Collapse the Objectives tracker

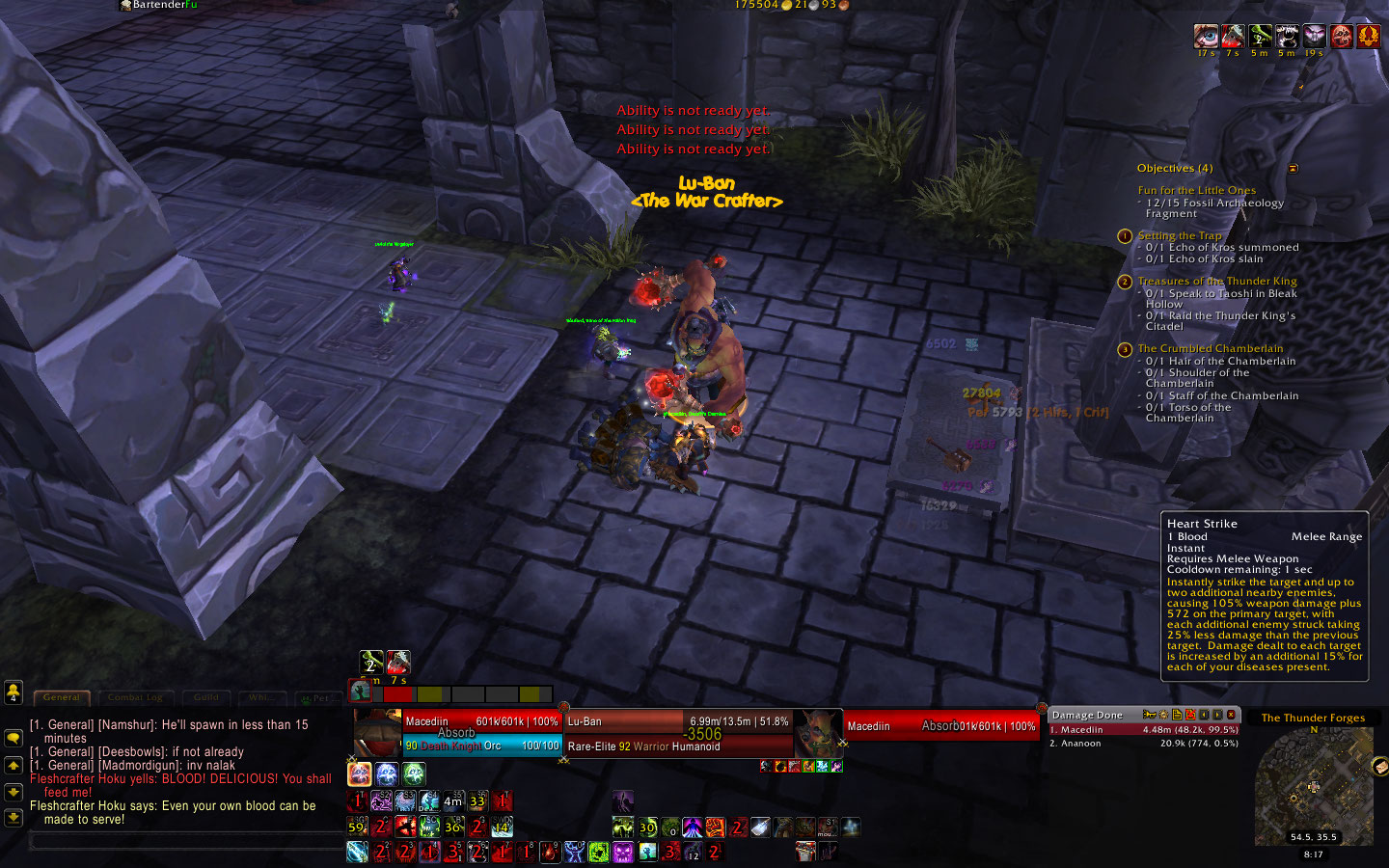(1294, 169)
